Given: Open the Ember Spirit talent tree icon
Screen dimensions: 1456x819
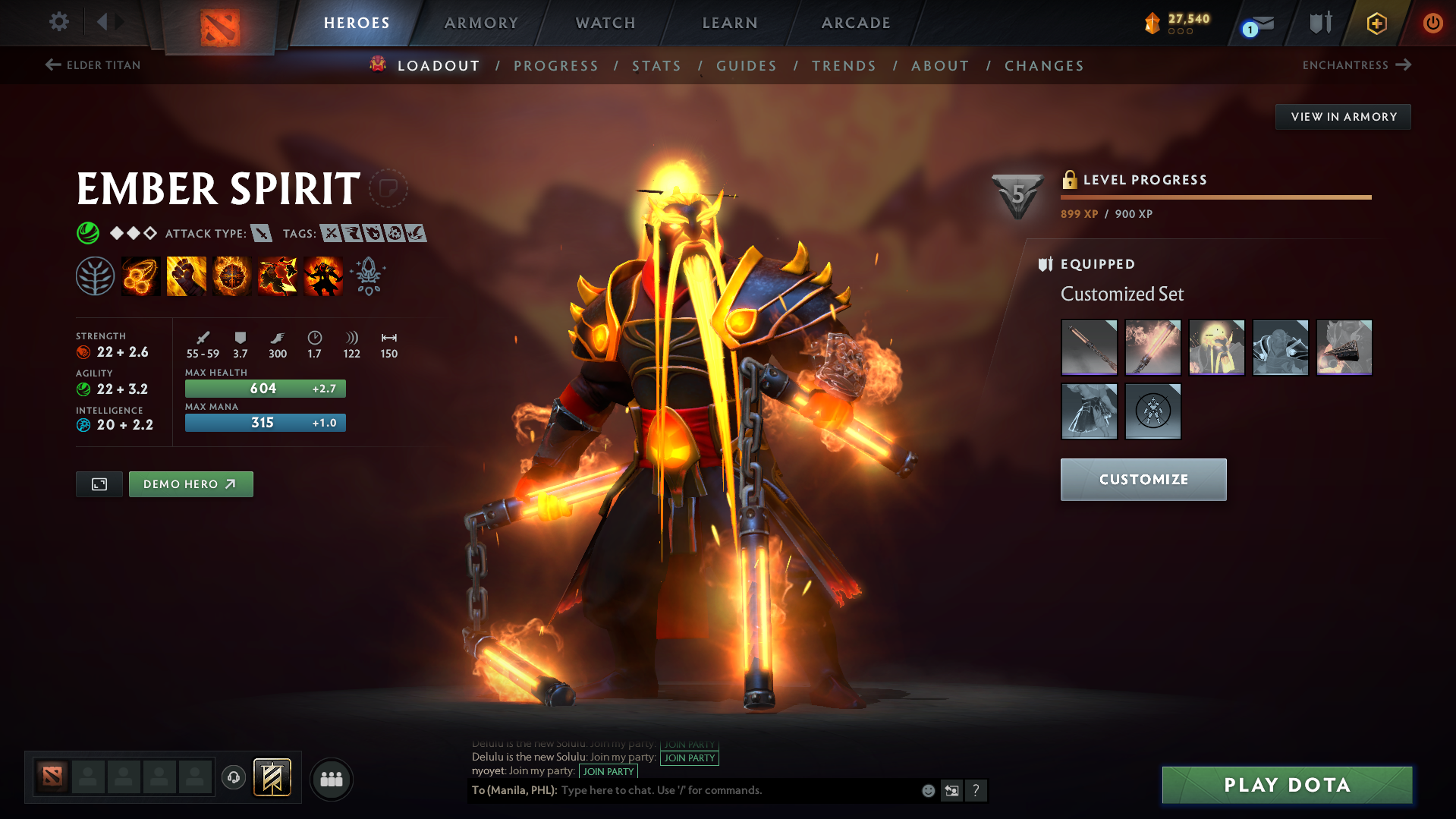Looking at the screenshot, I should pos(96,276).
